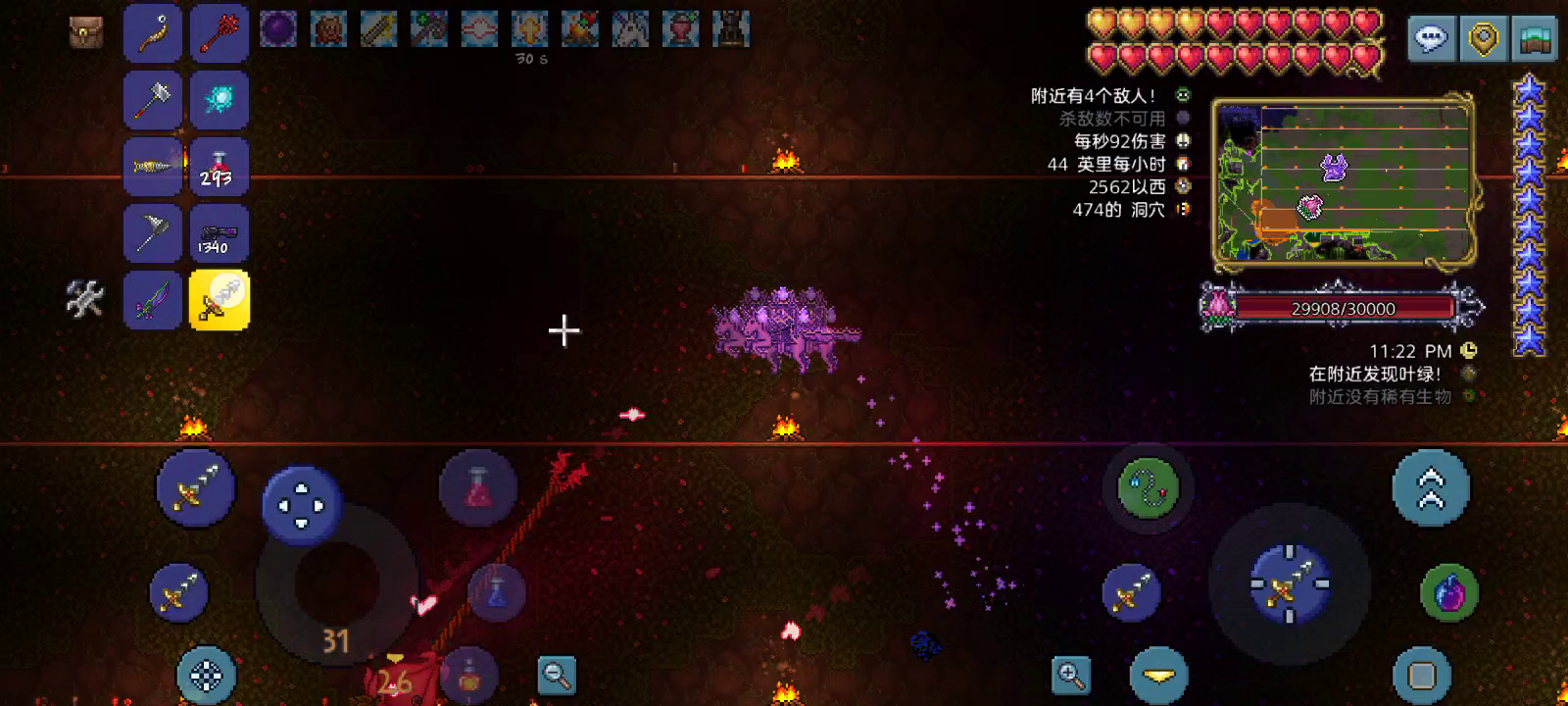Use the quick heal potion button
Screen dimensions: 1568x706
477,487
